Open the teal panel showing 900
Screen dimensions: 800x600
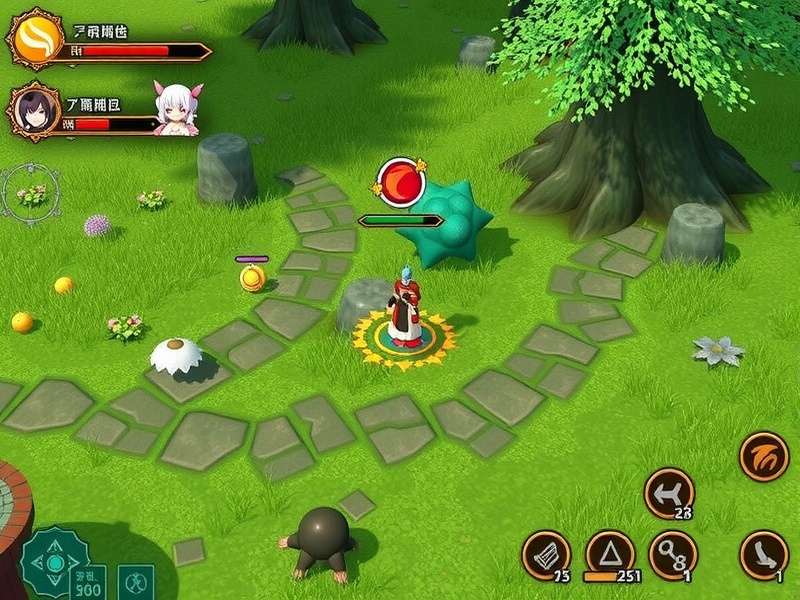pos(88,580)
